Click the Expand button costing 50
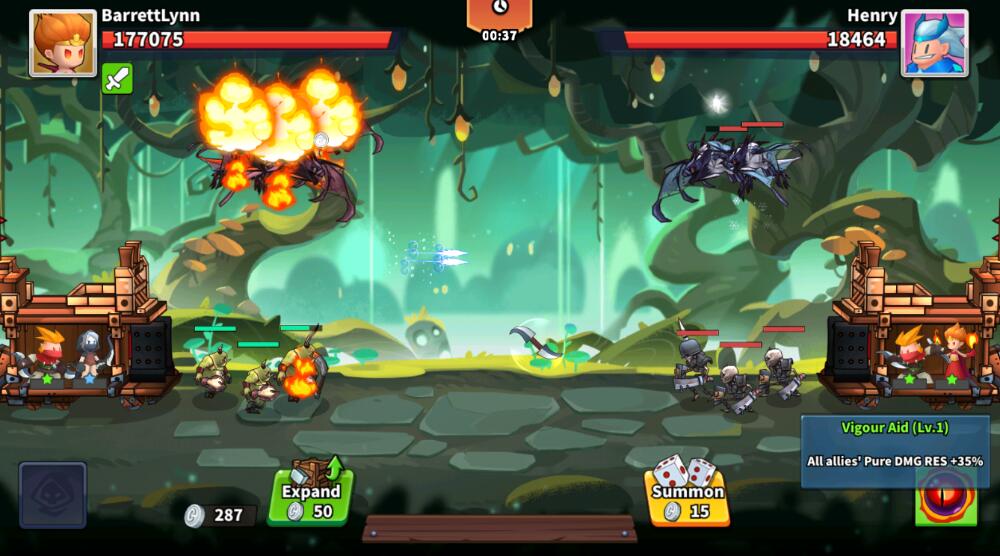Image resolution: width=1000 pixels, height=556 pixels. tap(310, 494)
